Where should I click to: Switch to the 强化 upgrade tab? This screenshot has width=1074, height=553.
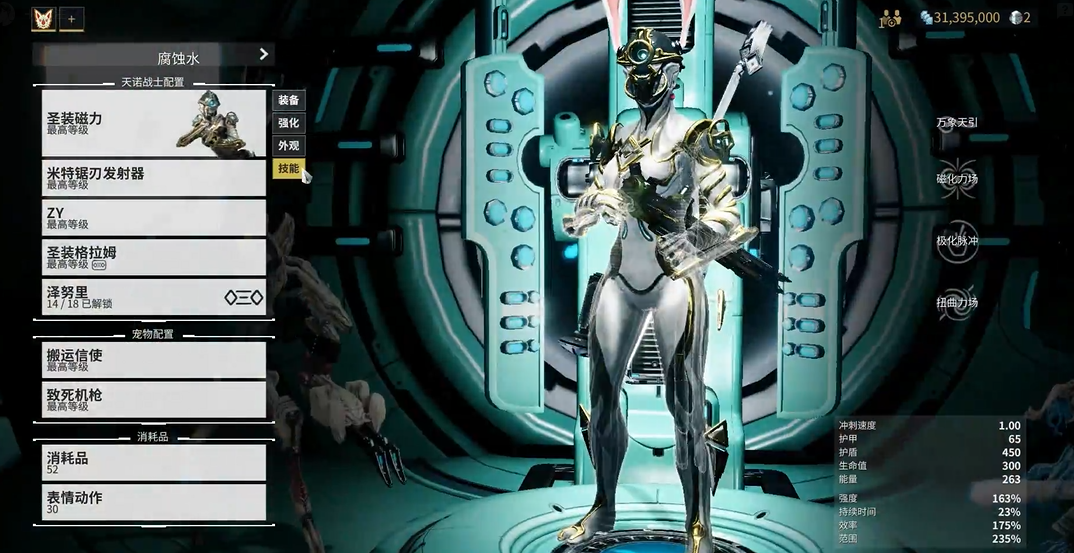[288, 123]
